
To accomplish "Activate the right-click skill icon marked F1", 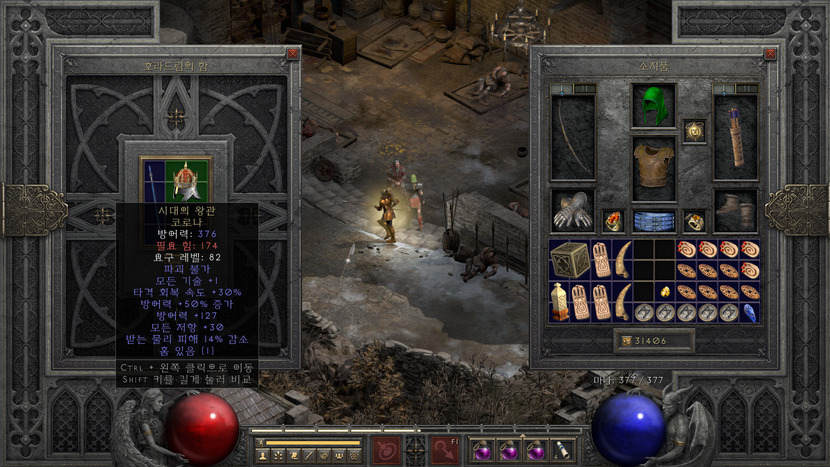I will tap(445, 450).
